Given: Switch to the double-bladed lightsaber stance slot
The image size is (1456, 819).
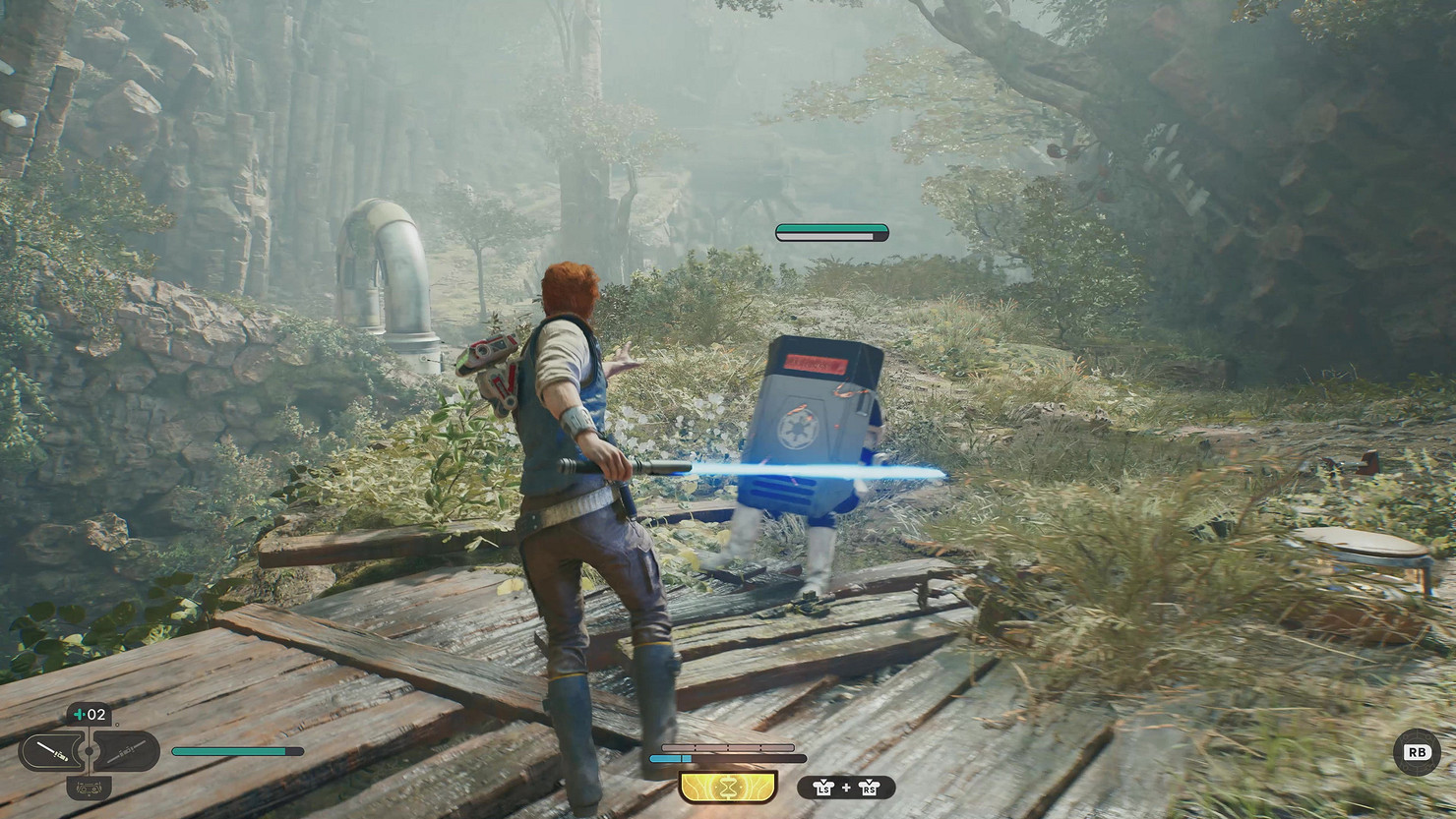Looking at the screenshot, I should (x=127, y=752).
